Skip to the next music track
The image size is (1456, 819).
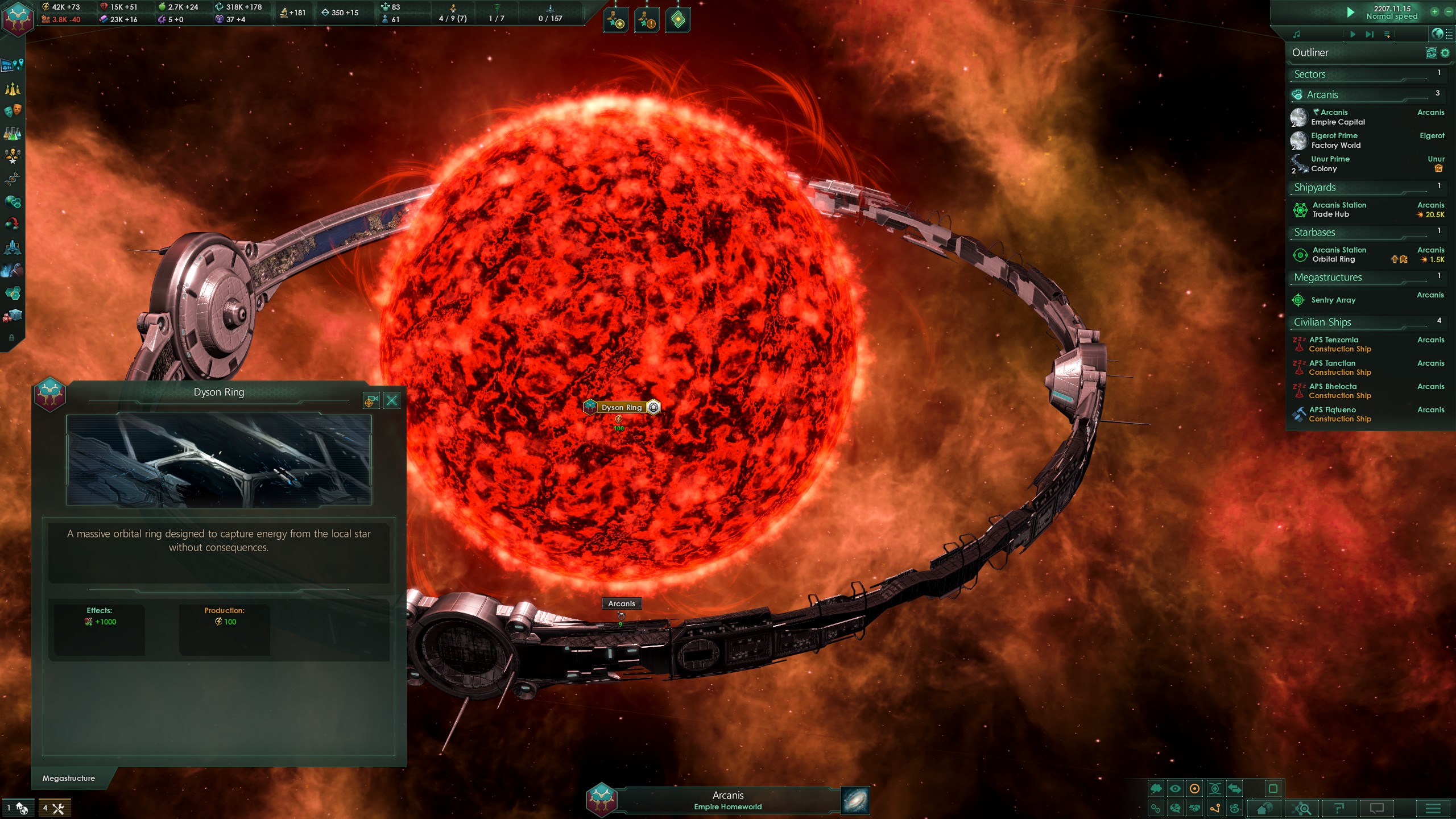[x=1370, y=35]
